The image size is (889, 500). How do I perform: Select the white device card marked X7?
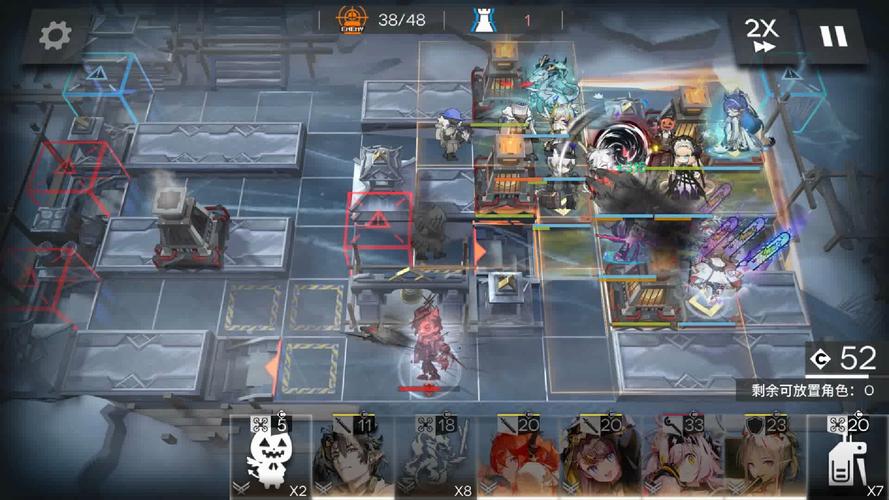847,460
